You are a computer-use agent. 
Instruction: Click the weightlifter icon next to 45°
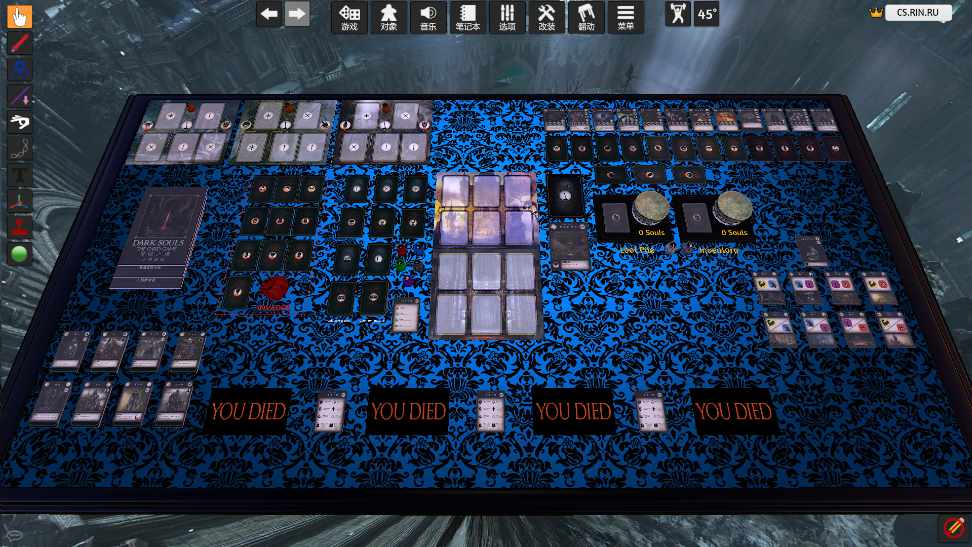click(x=678, y=14)
